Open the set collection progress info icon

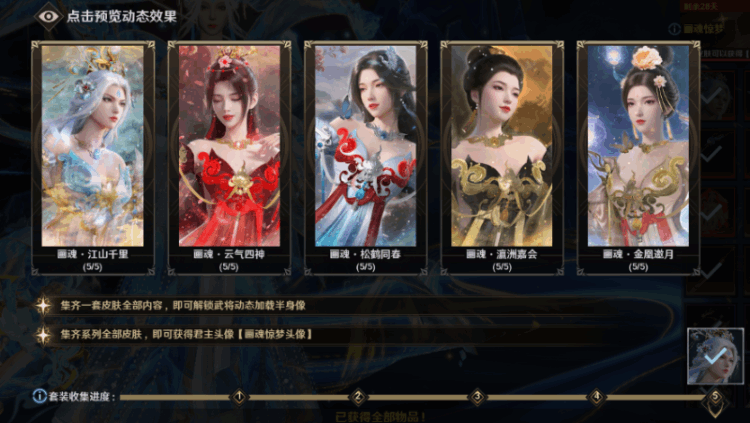pyautogui.click(x=39, y=396)
